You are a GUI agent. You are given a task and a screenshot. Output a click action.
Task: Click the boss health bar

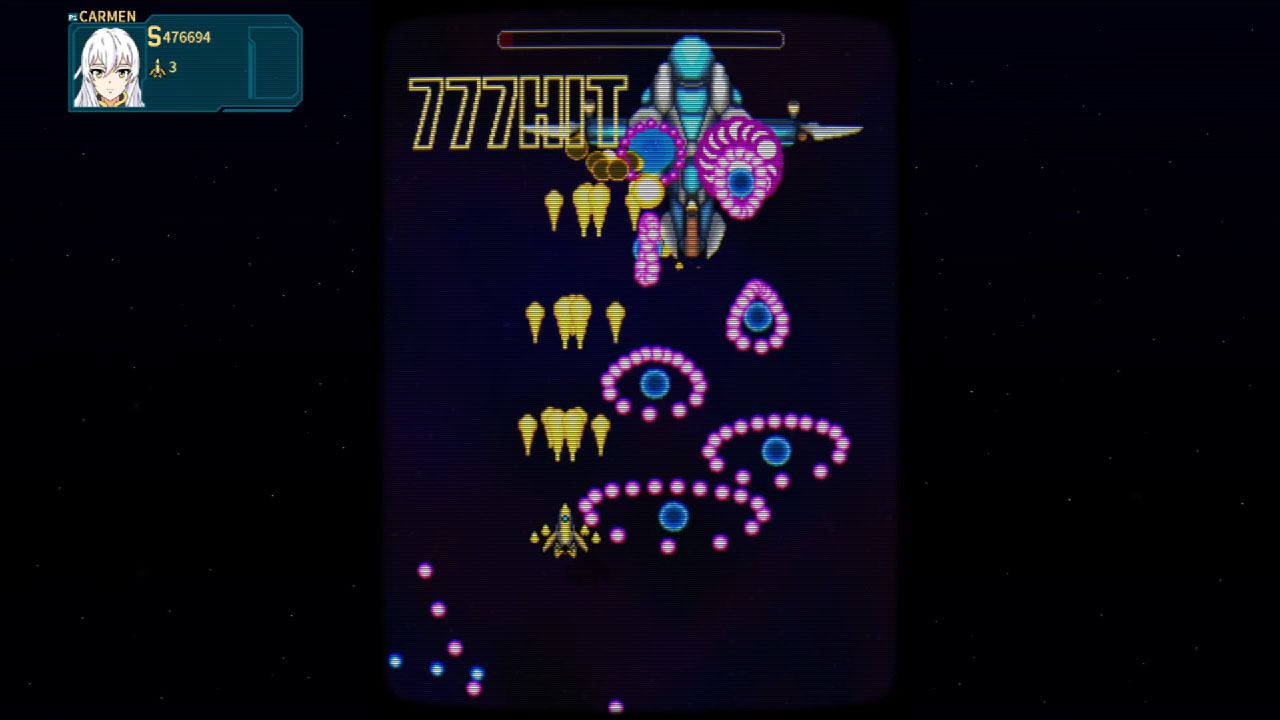[640, 39]
